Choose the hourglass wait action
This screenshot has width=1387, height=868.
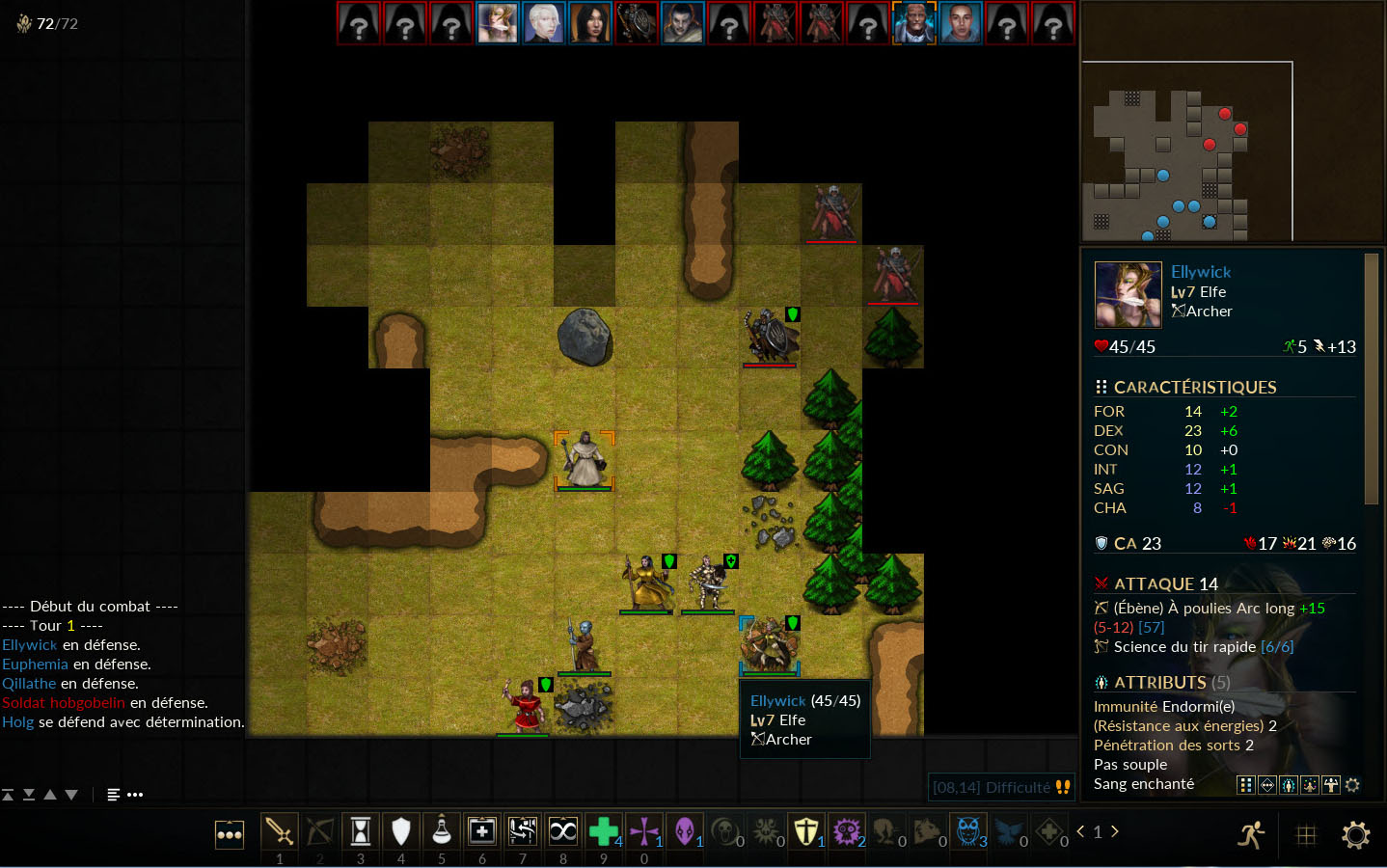tap(361, 831)
